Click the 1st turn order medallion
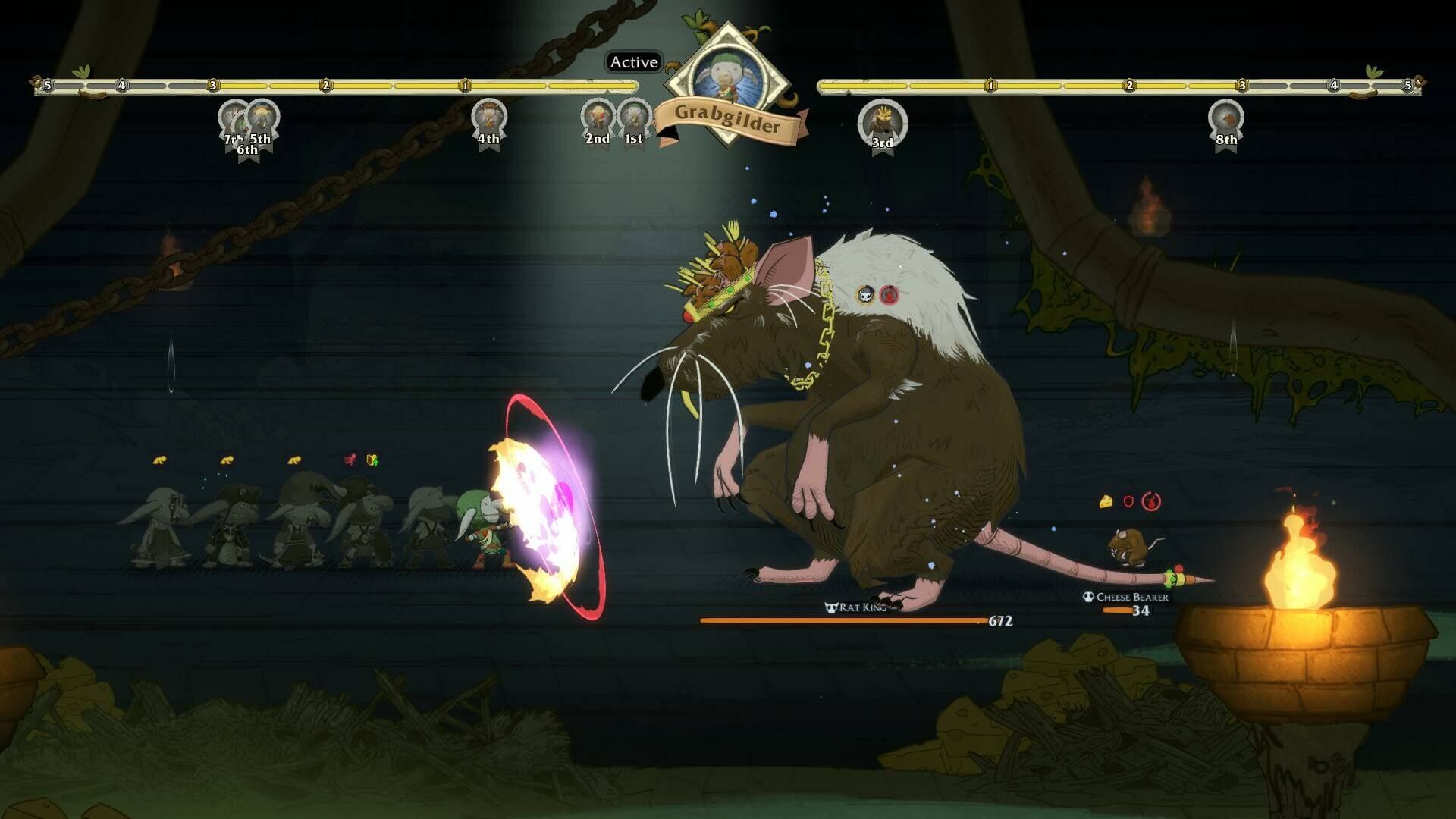This screenshot has width=1456, height=819. [634, 118]
